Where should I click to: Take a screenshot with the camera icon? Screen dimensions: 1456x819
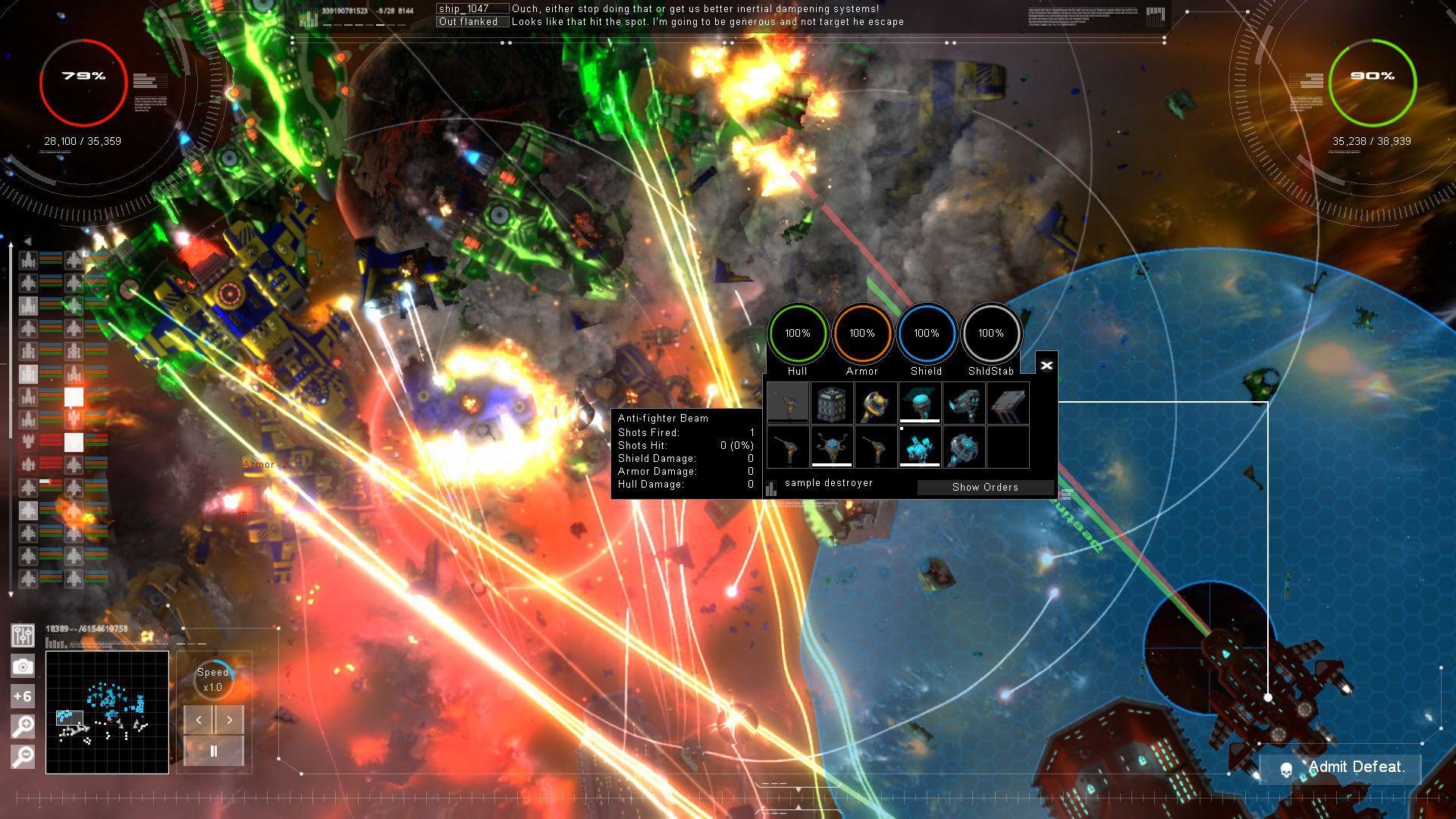(24, 666)
